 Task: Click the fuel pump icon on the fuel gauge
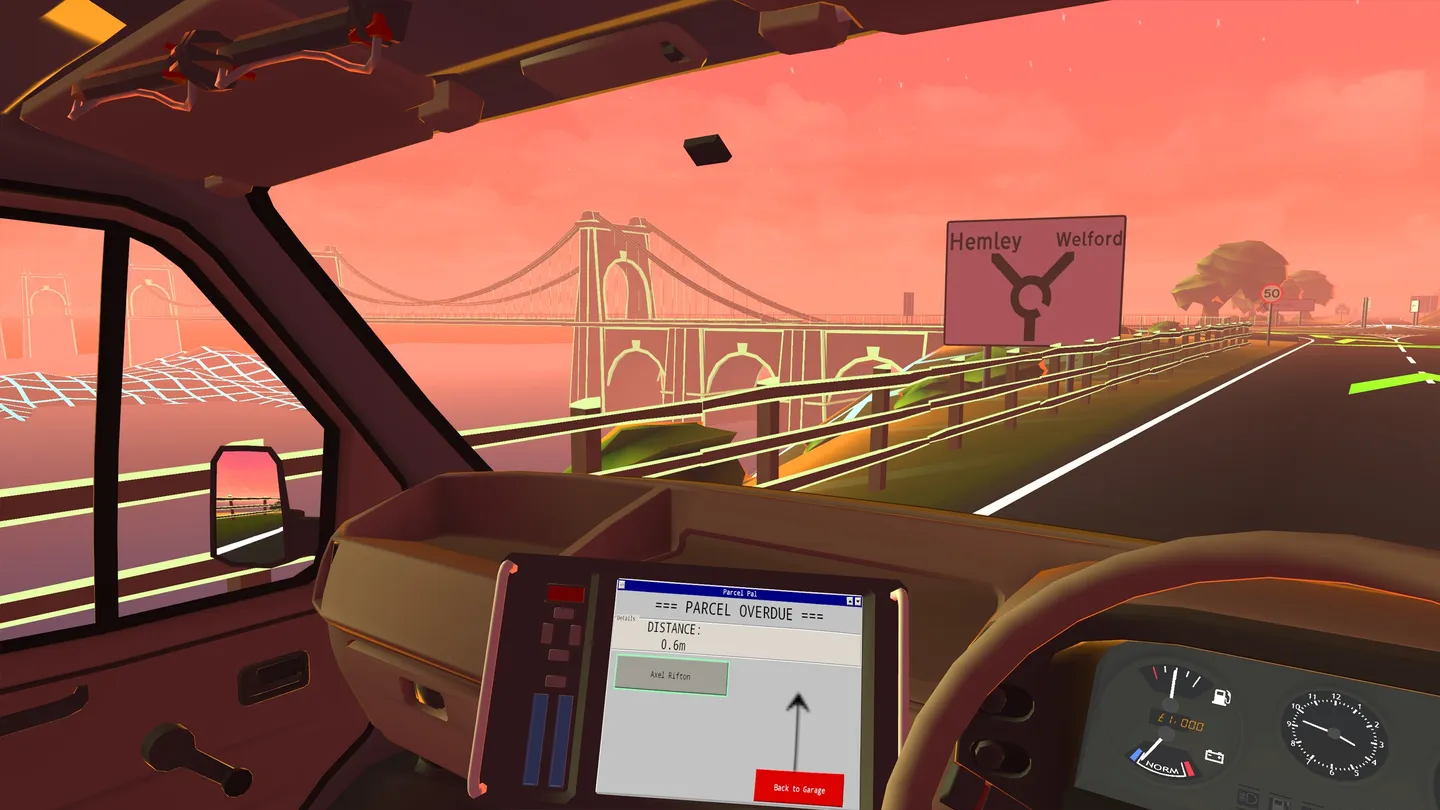click(1220, 697)
